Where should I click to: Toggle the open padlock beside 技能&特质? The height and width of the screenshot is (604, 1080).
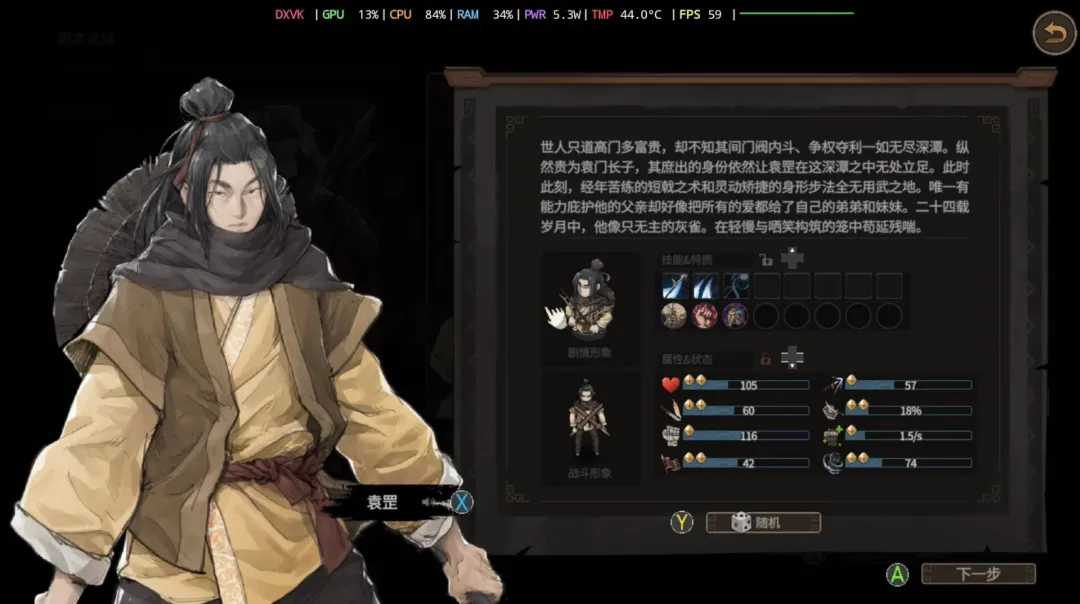pos(766,261)
